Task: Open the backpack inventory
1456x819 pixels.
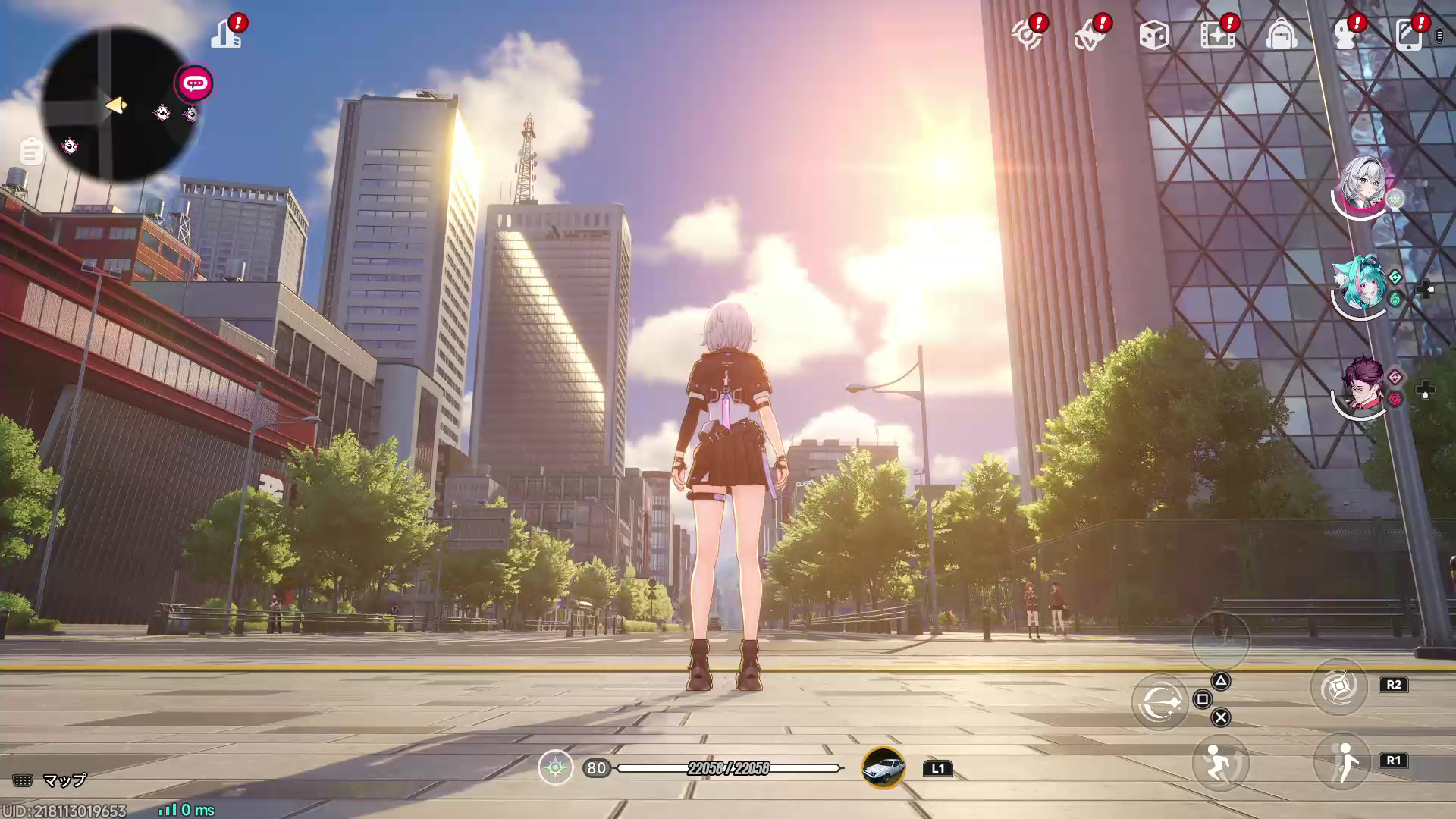Action: (1284, 35)
